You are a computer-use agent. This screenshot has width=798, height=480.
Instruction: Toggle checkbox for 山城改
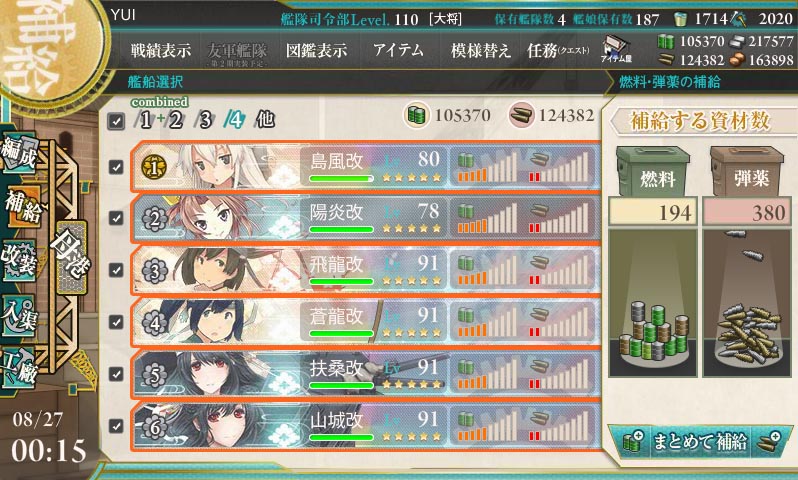tap(116, 426)
